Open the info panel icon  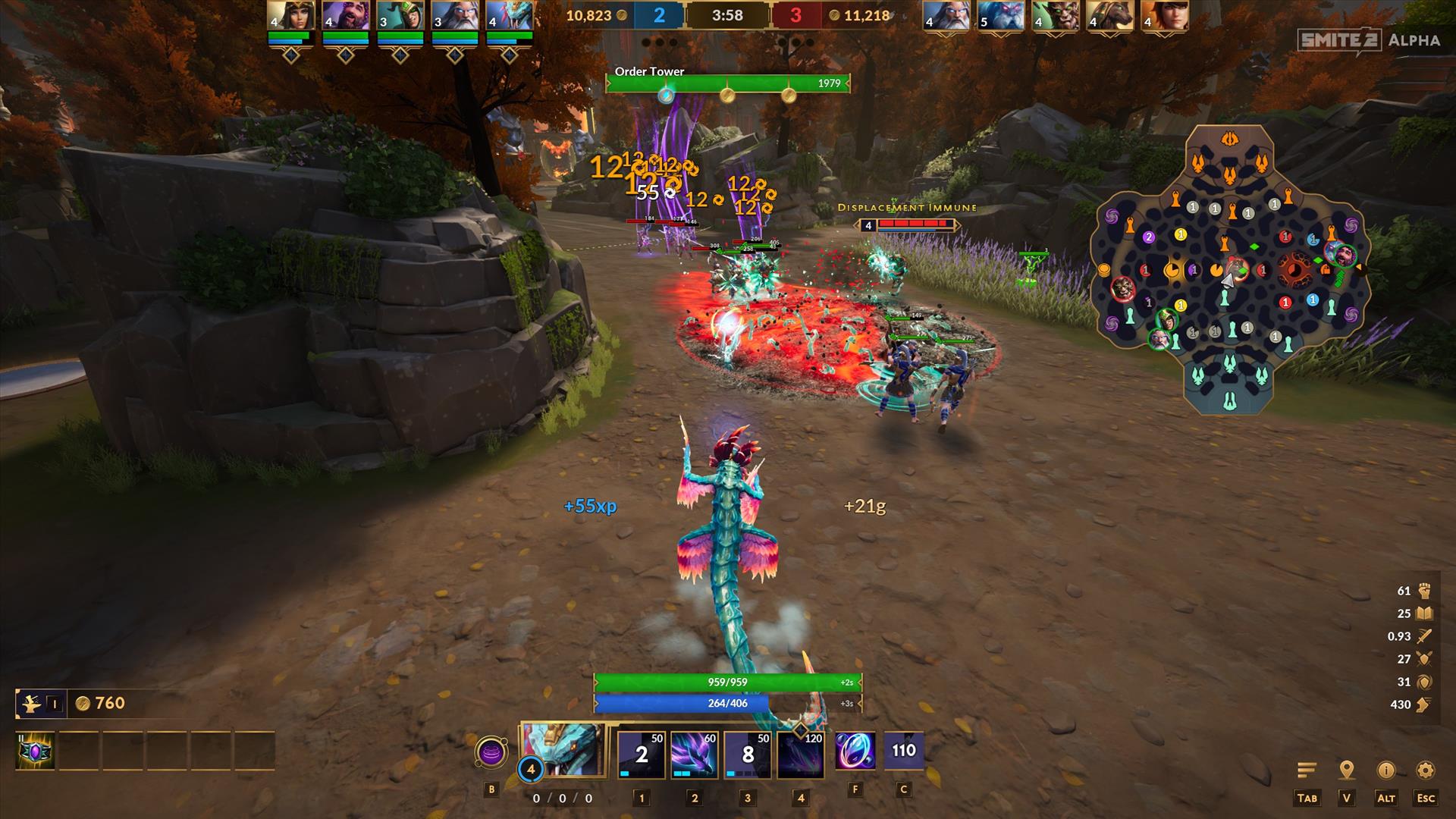pyautogui.click(x=1386, y=770)
